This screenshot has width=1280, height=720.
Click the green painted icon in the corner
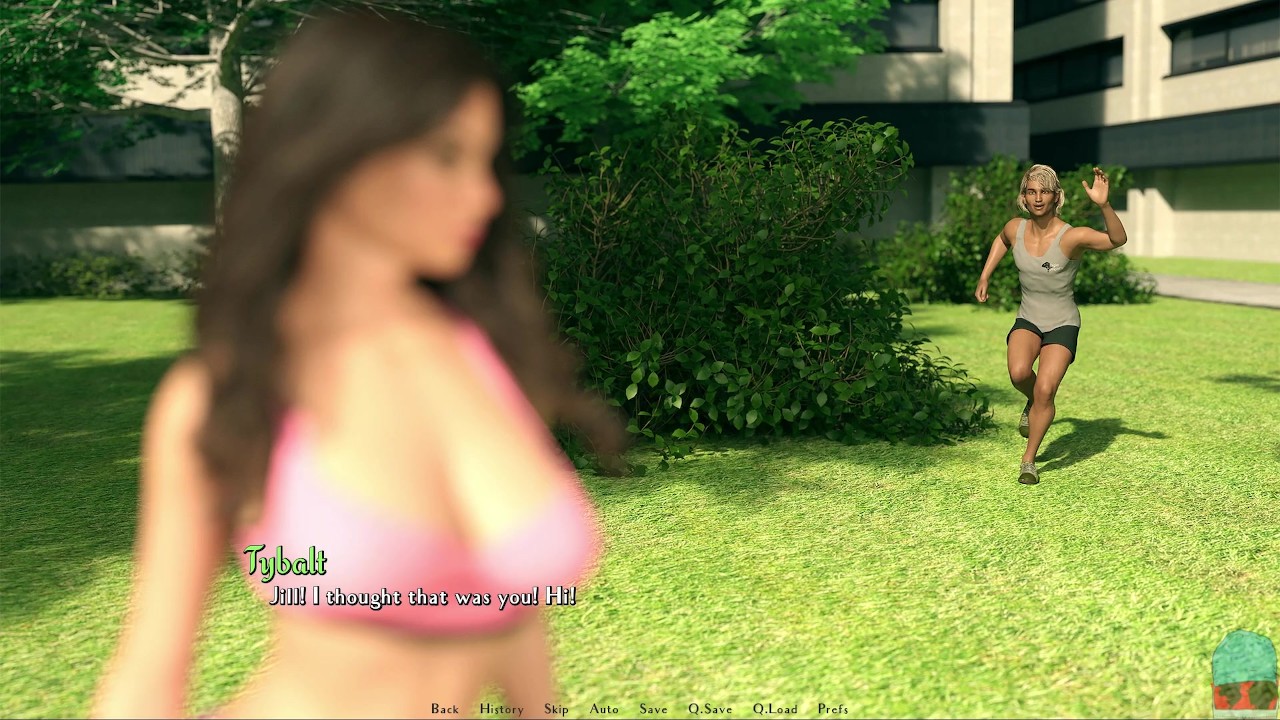click(1244, 673)
